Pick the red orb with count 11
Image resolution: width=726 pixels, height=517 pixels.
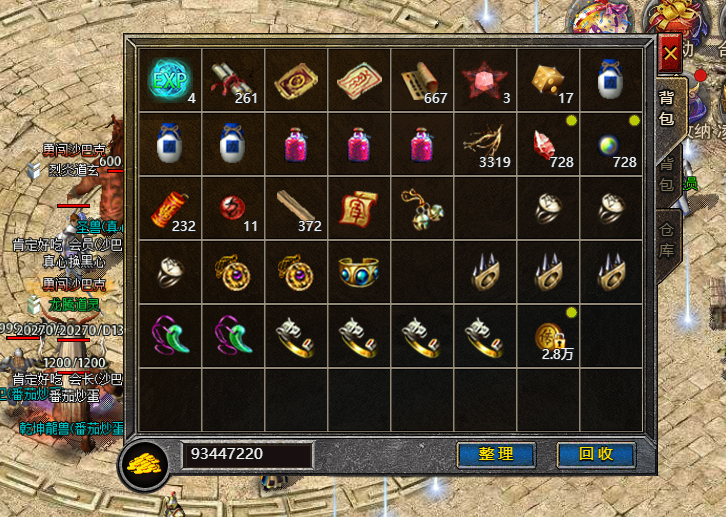click(232, 208)
